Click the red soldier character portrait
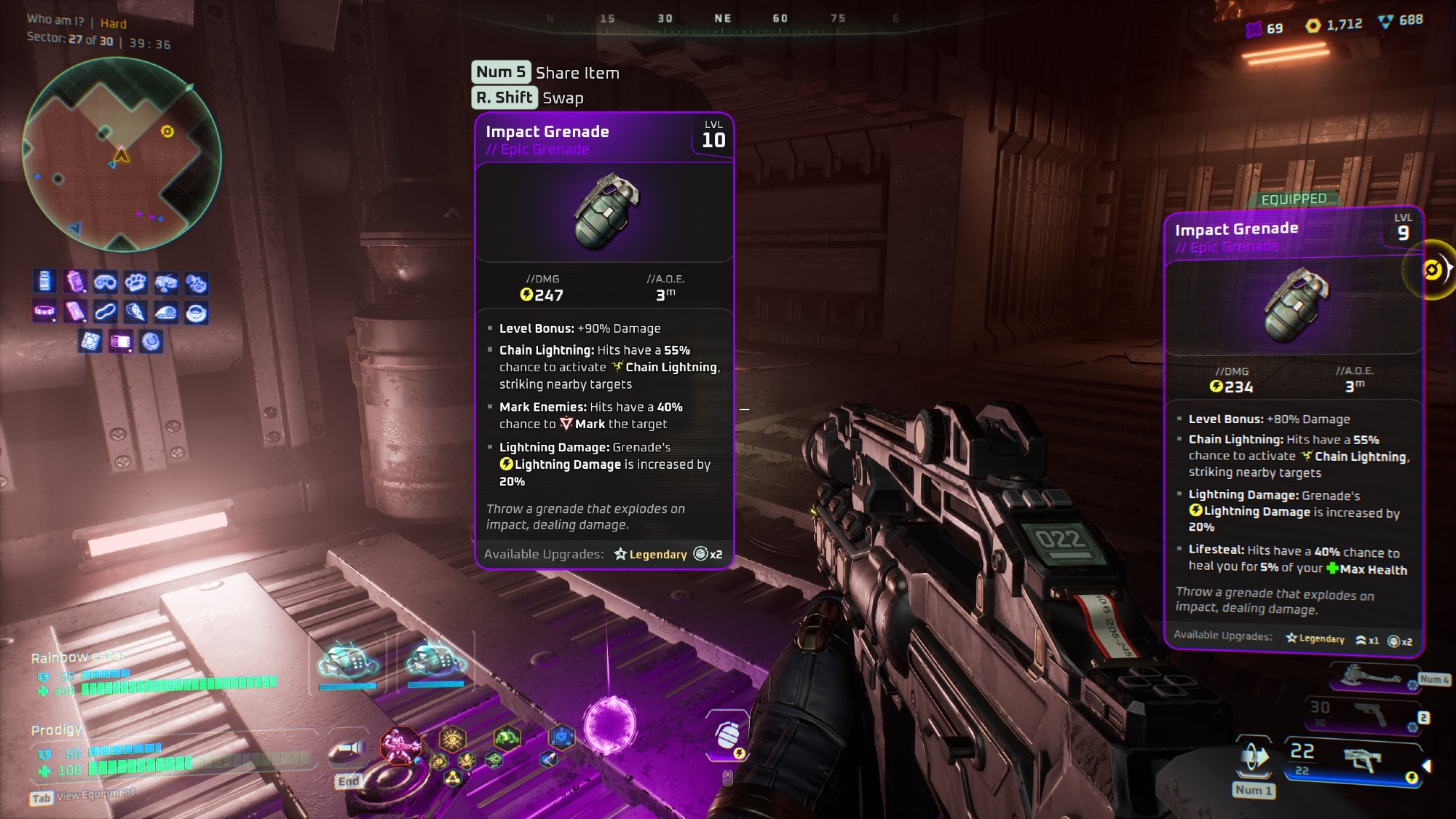Viewport: 1456px width, 819px height. [x=400, y=745]
